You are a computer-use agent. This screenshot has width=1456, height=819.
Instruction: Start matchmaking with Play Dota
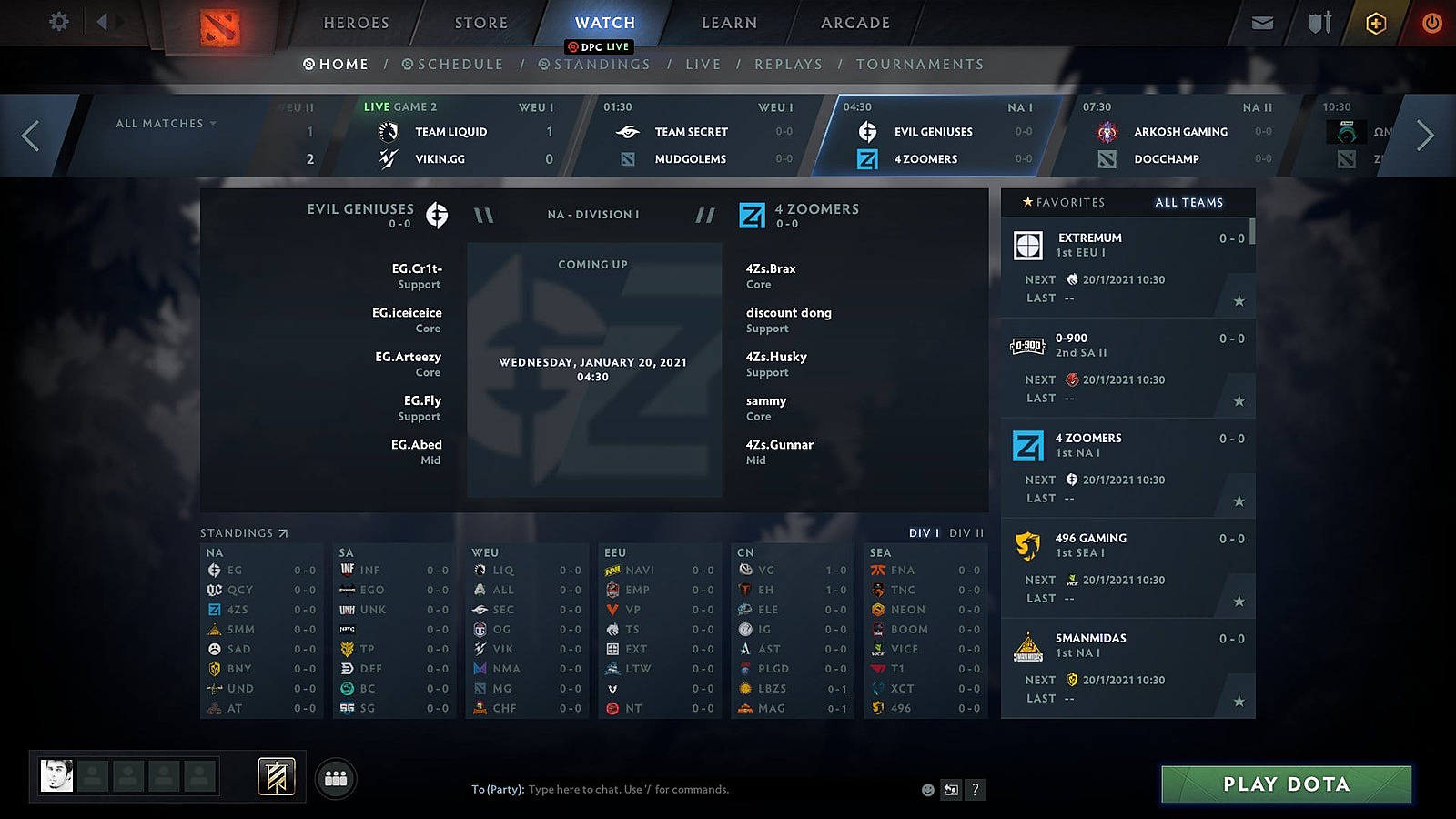coord(1286,784)
